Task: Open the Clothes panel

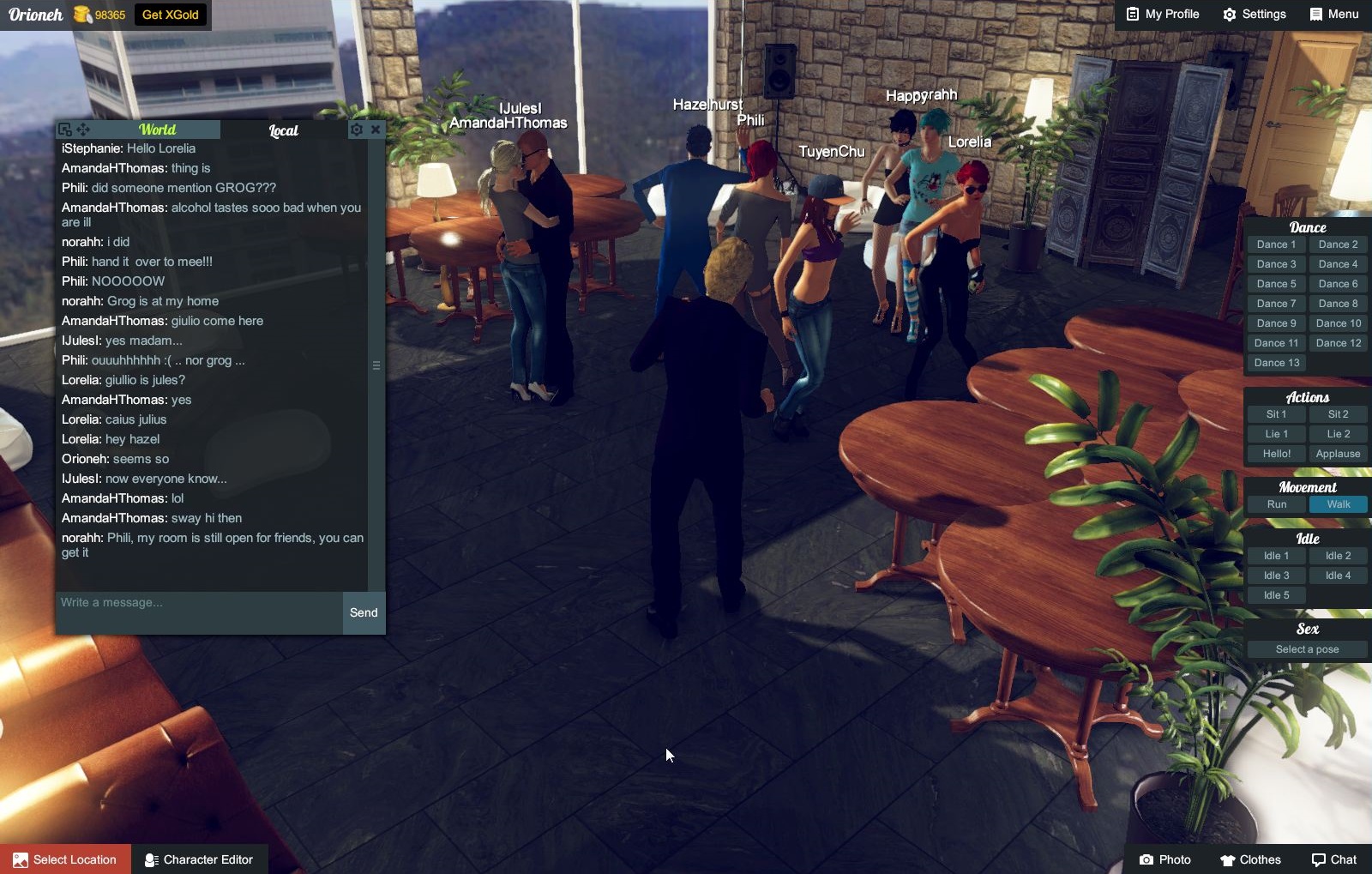Action: tap(1250, 859)
